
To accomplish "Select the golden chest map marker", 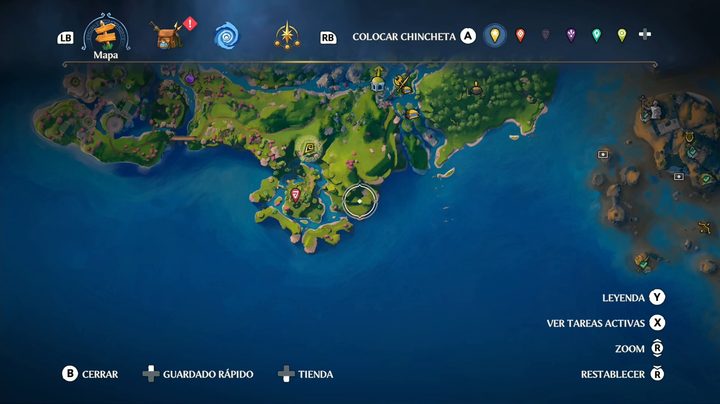I will click(x=412, y=114).
